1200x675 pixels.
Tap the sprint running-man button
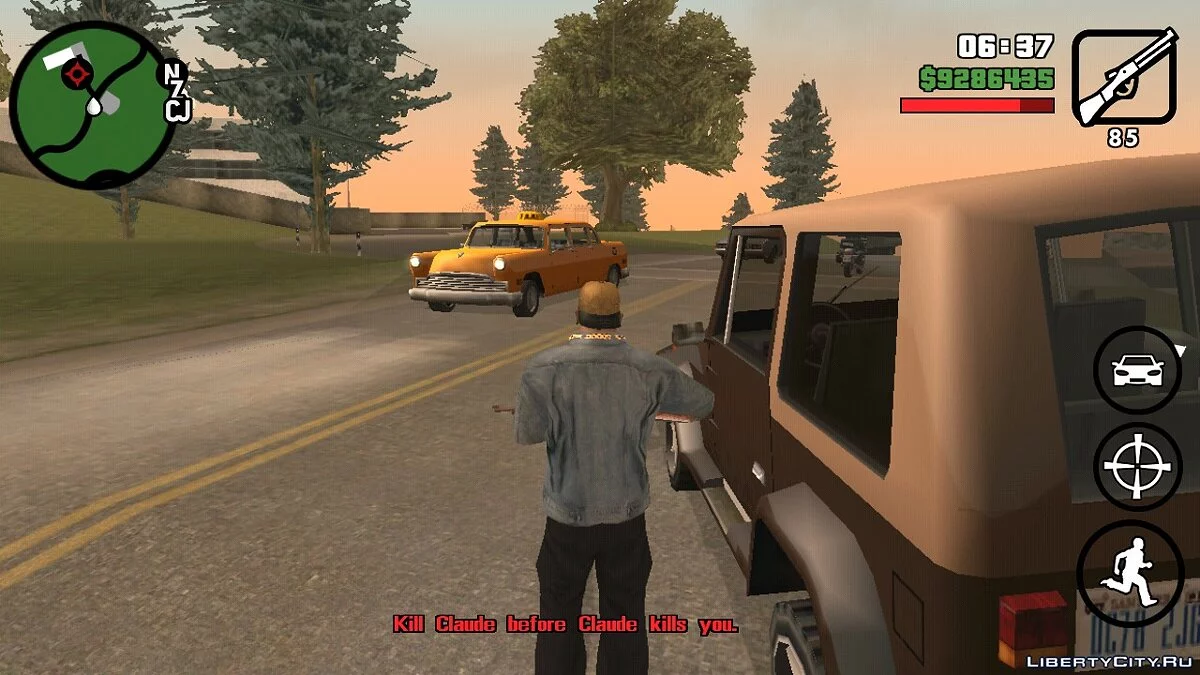pyautogui.click(x=1131, y=574)
